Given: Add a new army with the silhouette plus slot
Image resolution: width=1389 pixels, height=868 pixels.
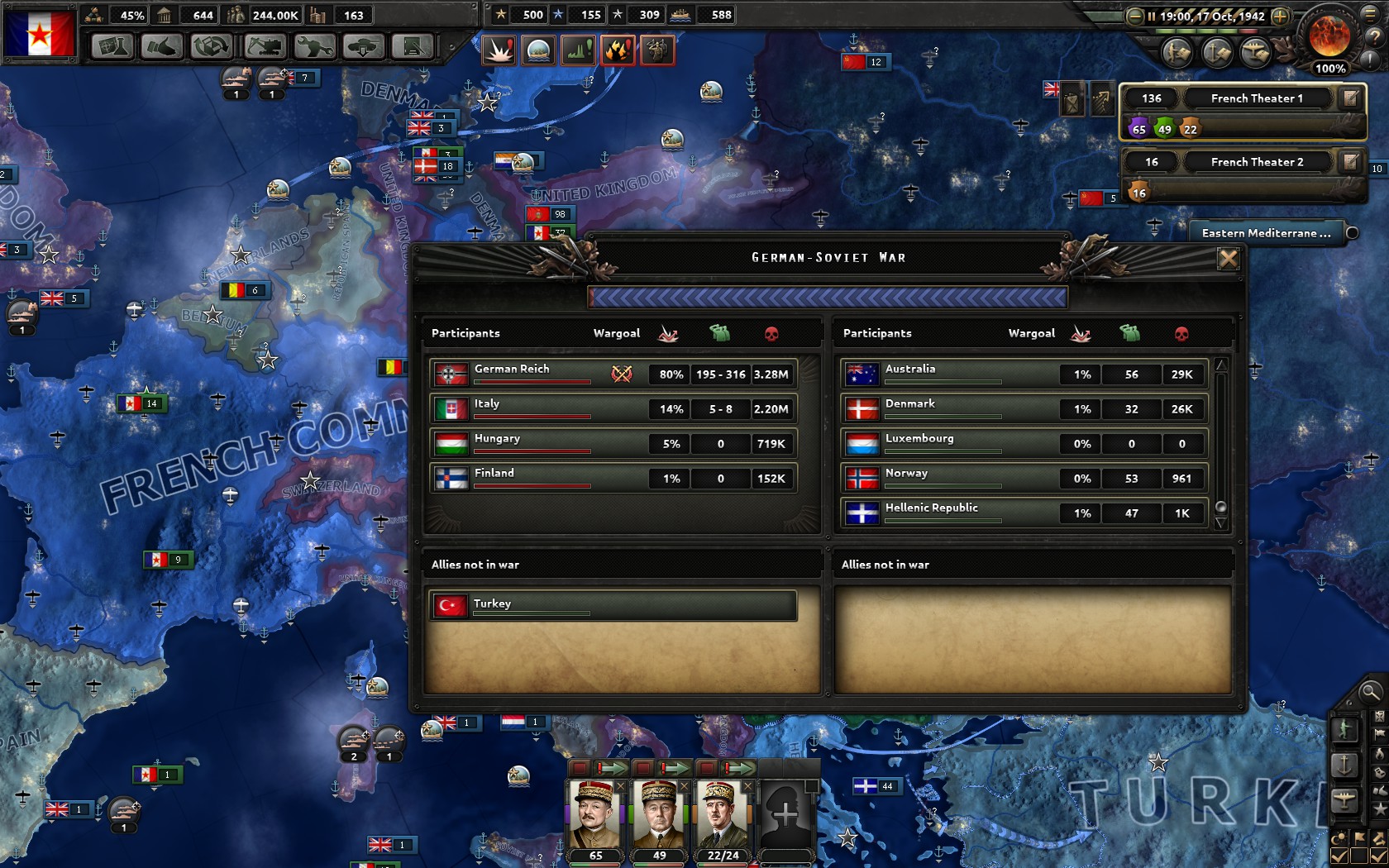Looking at the screenshot, I should [x=785, y=814].
